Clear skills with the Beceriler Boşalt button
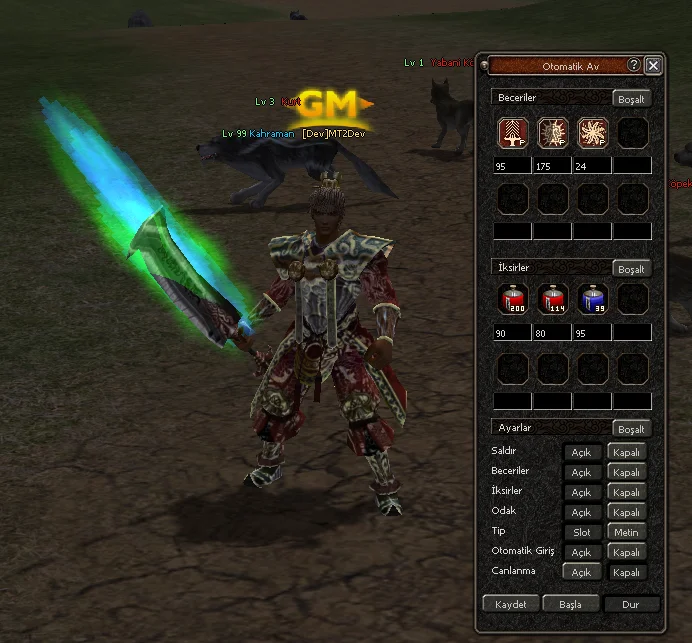 click(x=632, y=99)
